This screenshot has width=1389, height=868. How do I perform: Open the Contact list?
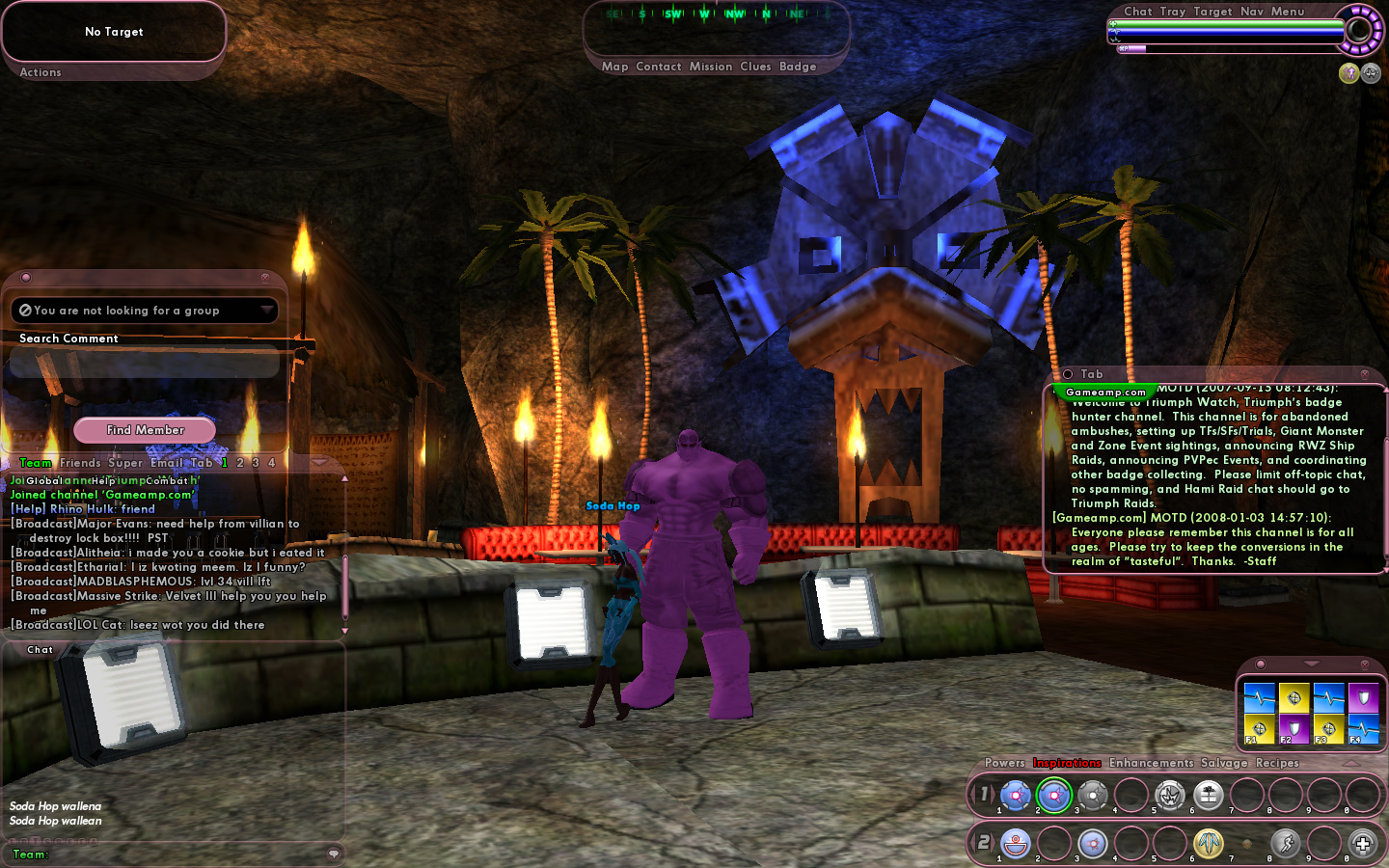(659, 67)
